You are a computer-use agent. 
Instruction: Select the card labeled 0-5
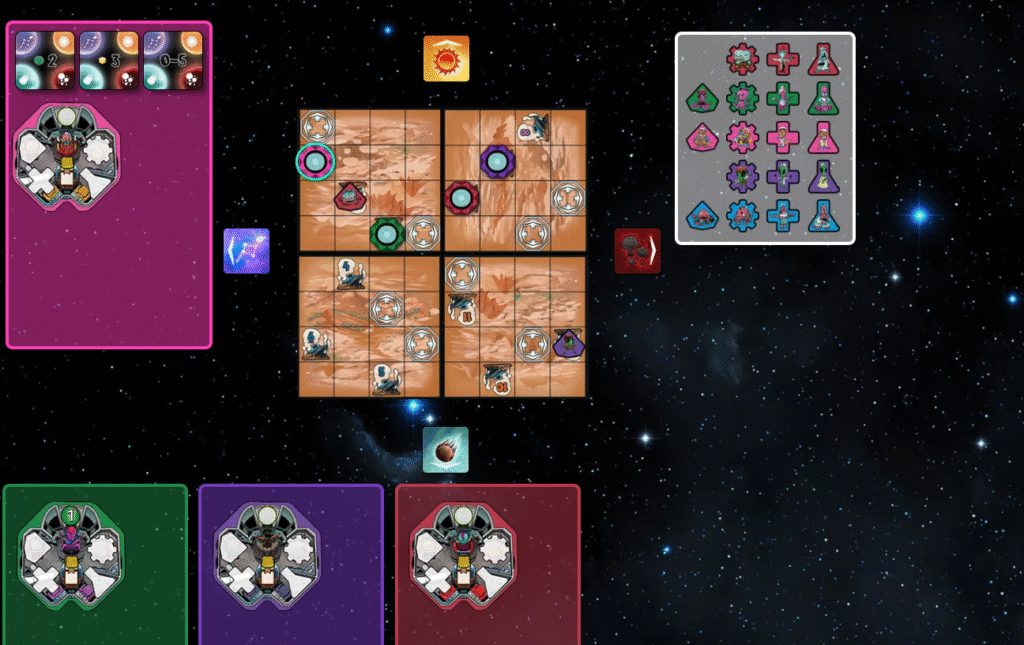[x=173, y=60]
